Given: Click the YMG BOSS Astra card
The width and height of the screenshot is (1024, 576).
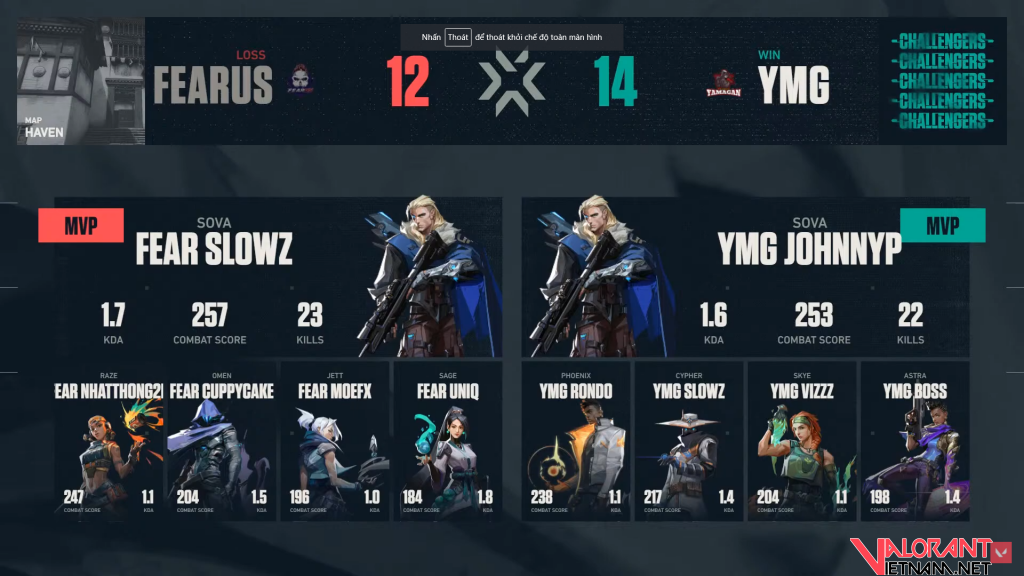Looking at the screenshot, I should click(x=915, y=441).
